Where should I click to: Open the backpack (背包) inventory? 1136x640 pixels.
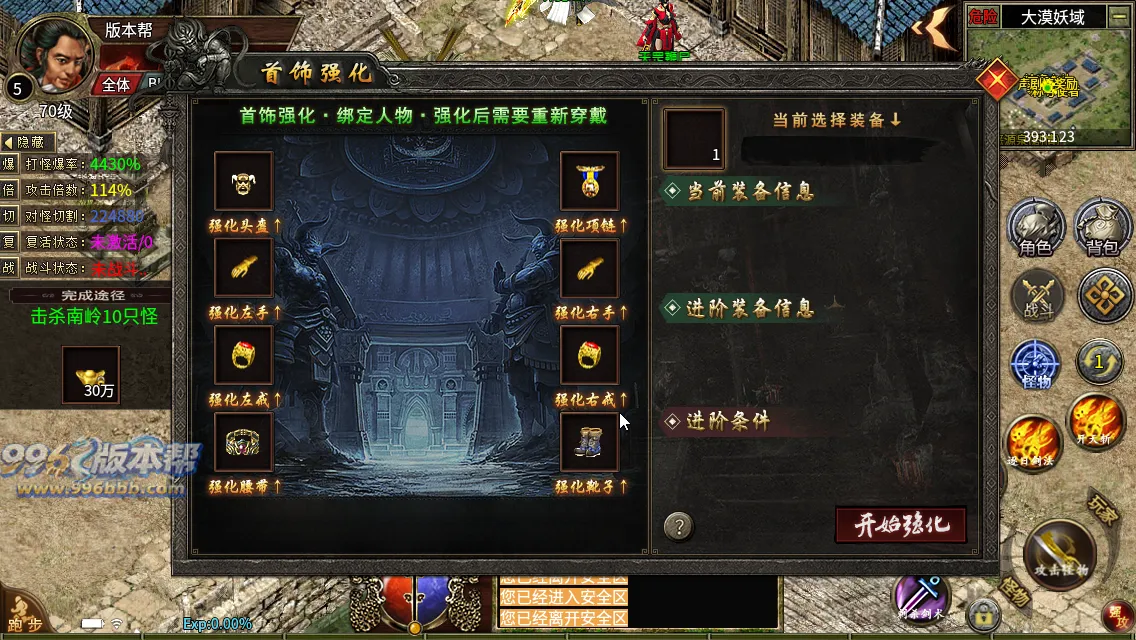tap(1102, 228)
